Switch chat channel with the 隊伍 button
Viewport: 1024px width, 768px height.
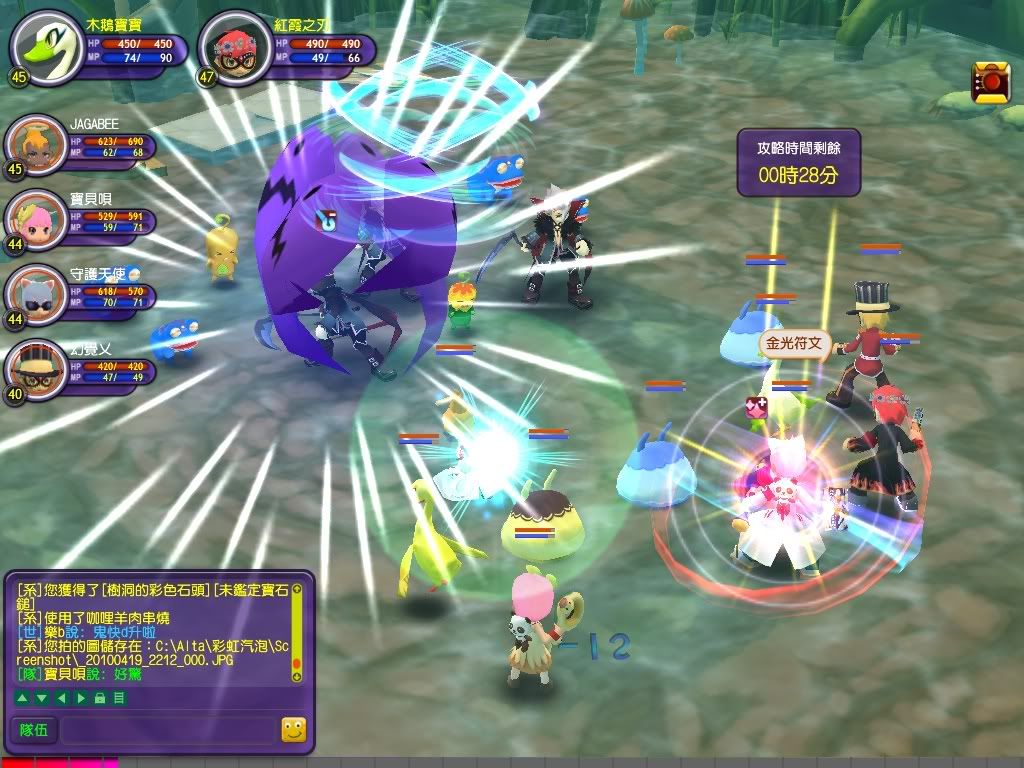point(34,731)
